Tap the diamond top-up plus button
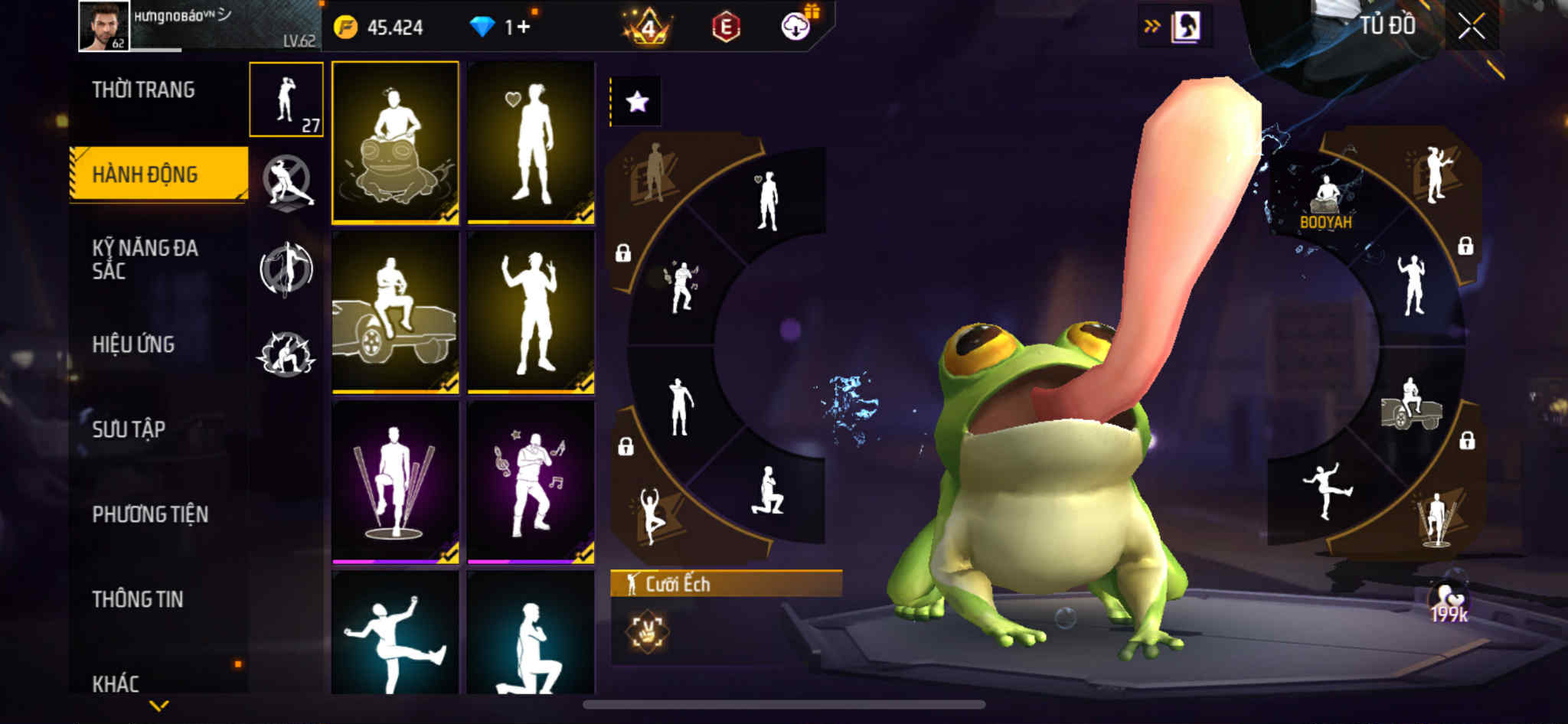1568x724 pixels. pos(523,28)
